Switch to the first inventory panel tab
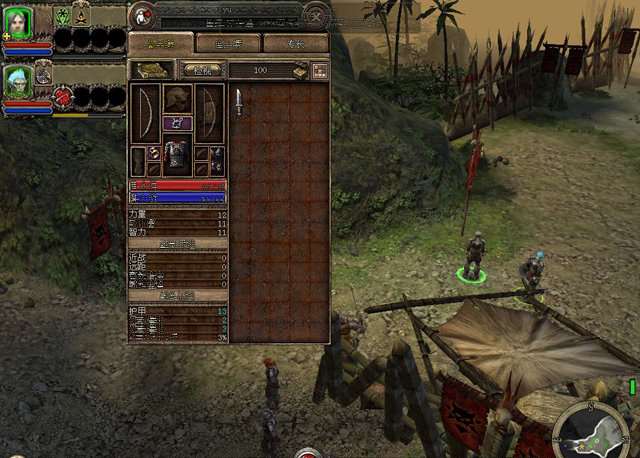The height and width of the screenshot is (458, 640). click(160, 43)
